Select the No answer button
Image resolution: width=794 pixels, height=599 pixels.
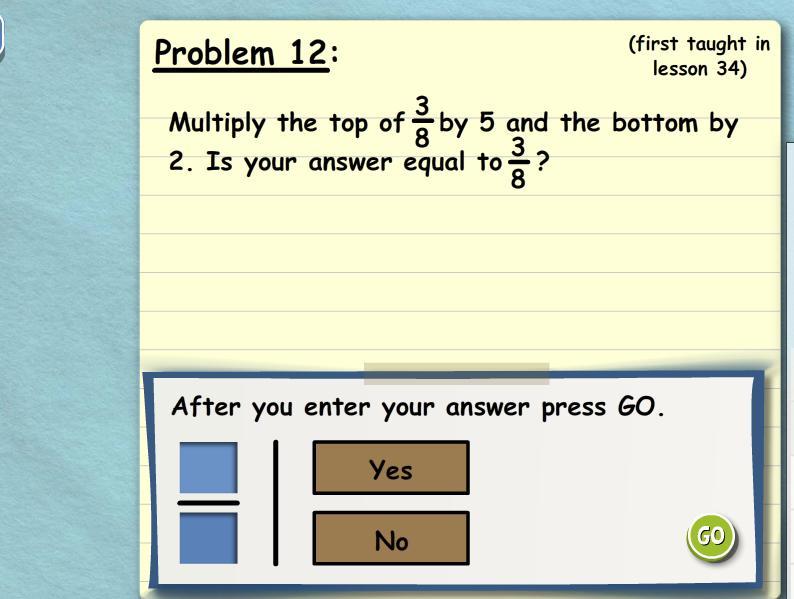coord(391,539)
